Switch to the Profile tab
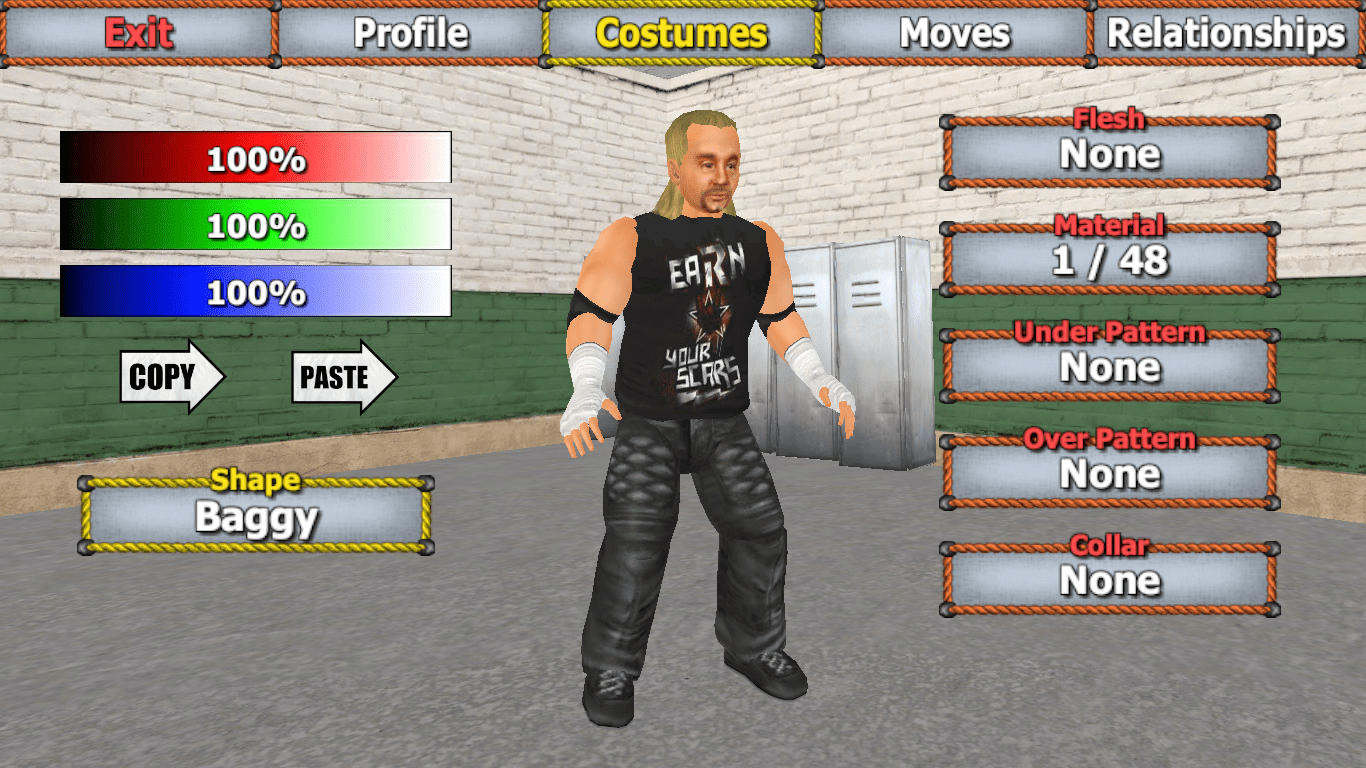Screen dimensions: 1366x768 click(410, 33)
